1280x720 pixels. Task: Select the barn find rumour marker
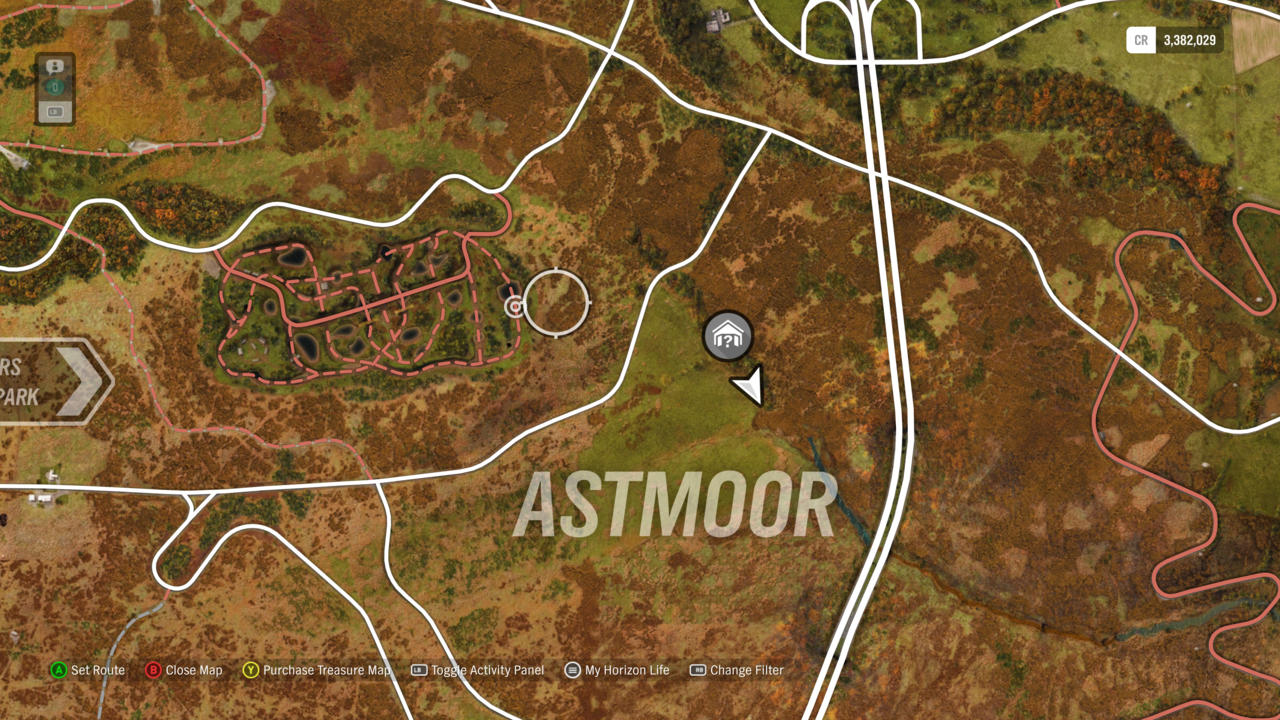pyautogui.click(x=728, y=336)
